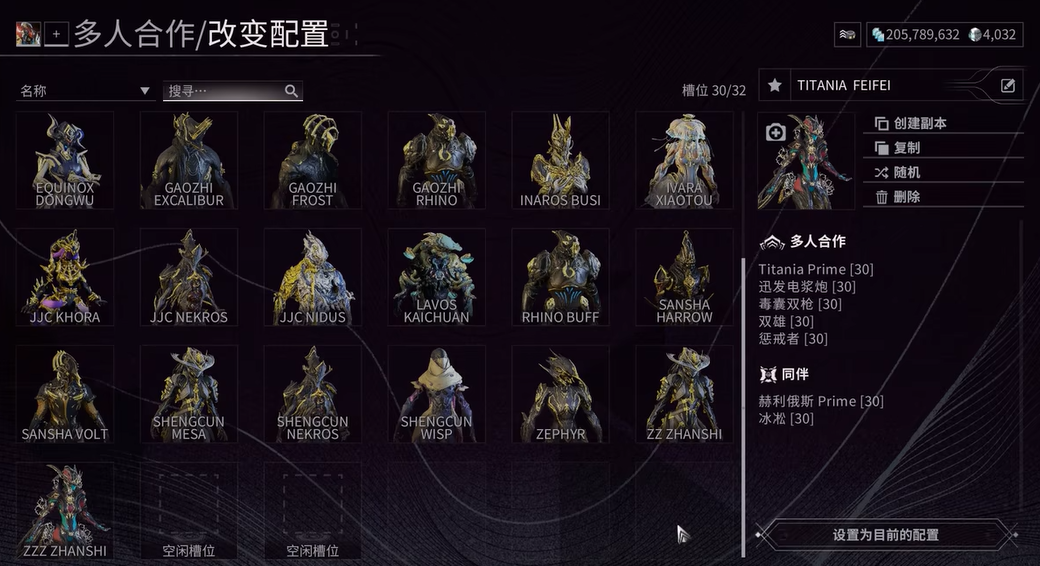The width and height of the screenshot is (1040, 566).
Task: Pick the RHINO BUFF loadout
Action: (x=561, y=277)
